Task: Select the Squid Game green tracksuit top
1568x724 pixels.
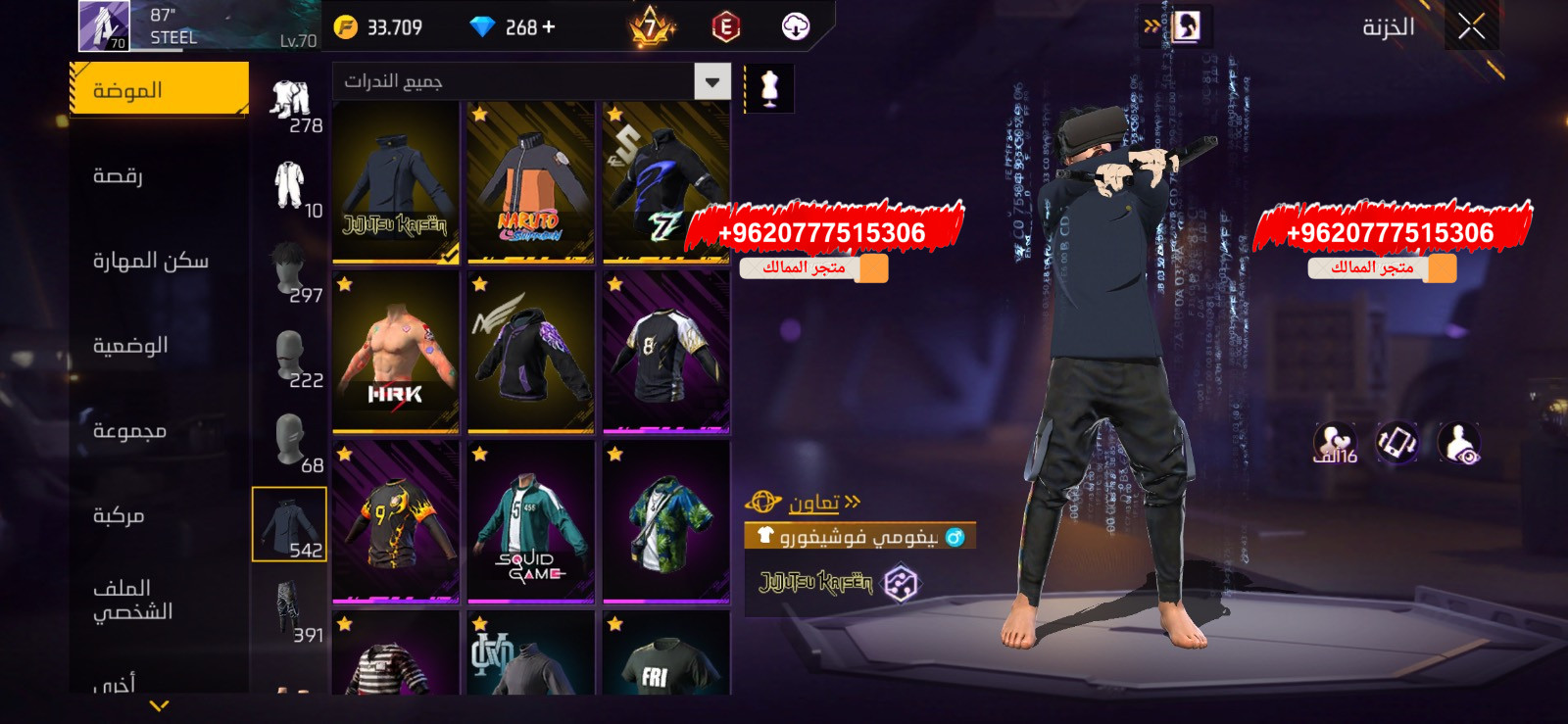Action: (x=530, y=522)
